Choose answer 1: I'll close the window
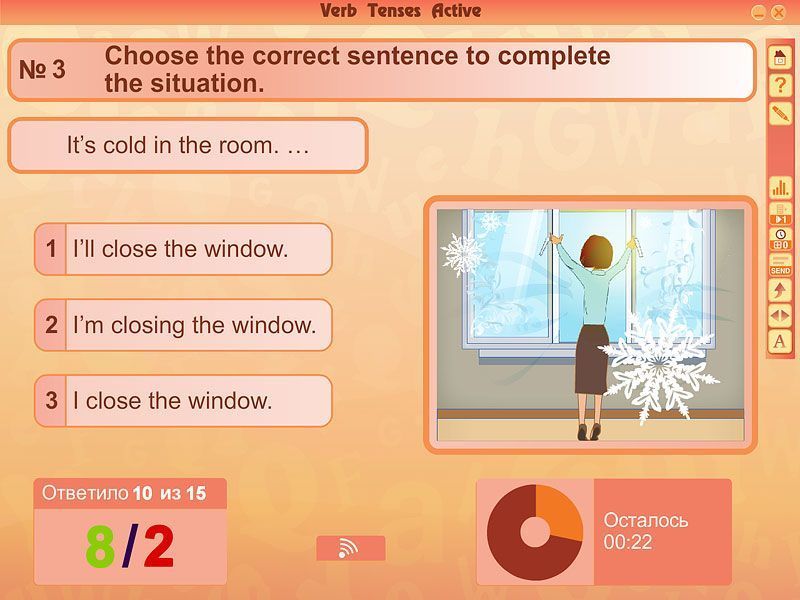Image resolution: width=800 pixels, height=600 pixels. [x=183, y=249]
